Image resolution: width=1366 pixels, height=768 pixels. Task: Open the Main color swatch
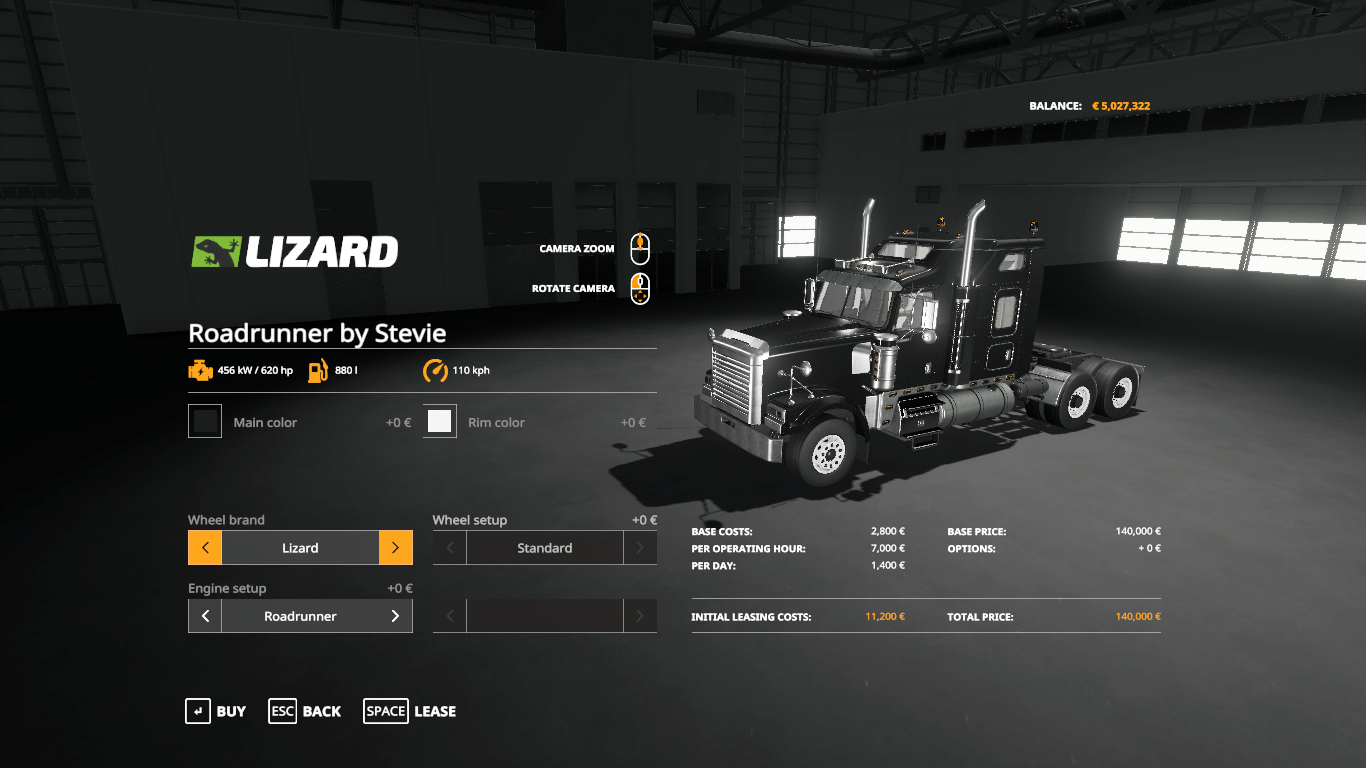205,421
